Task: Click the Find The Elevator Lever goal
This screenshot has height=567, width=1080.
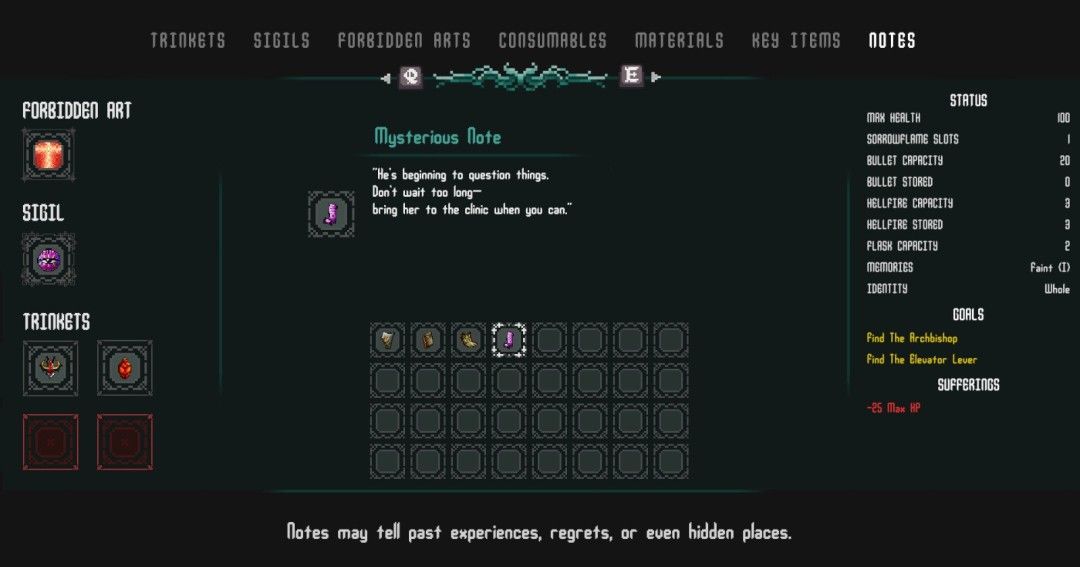Action: pyautogui.click(x=921, y=359)
